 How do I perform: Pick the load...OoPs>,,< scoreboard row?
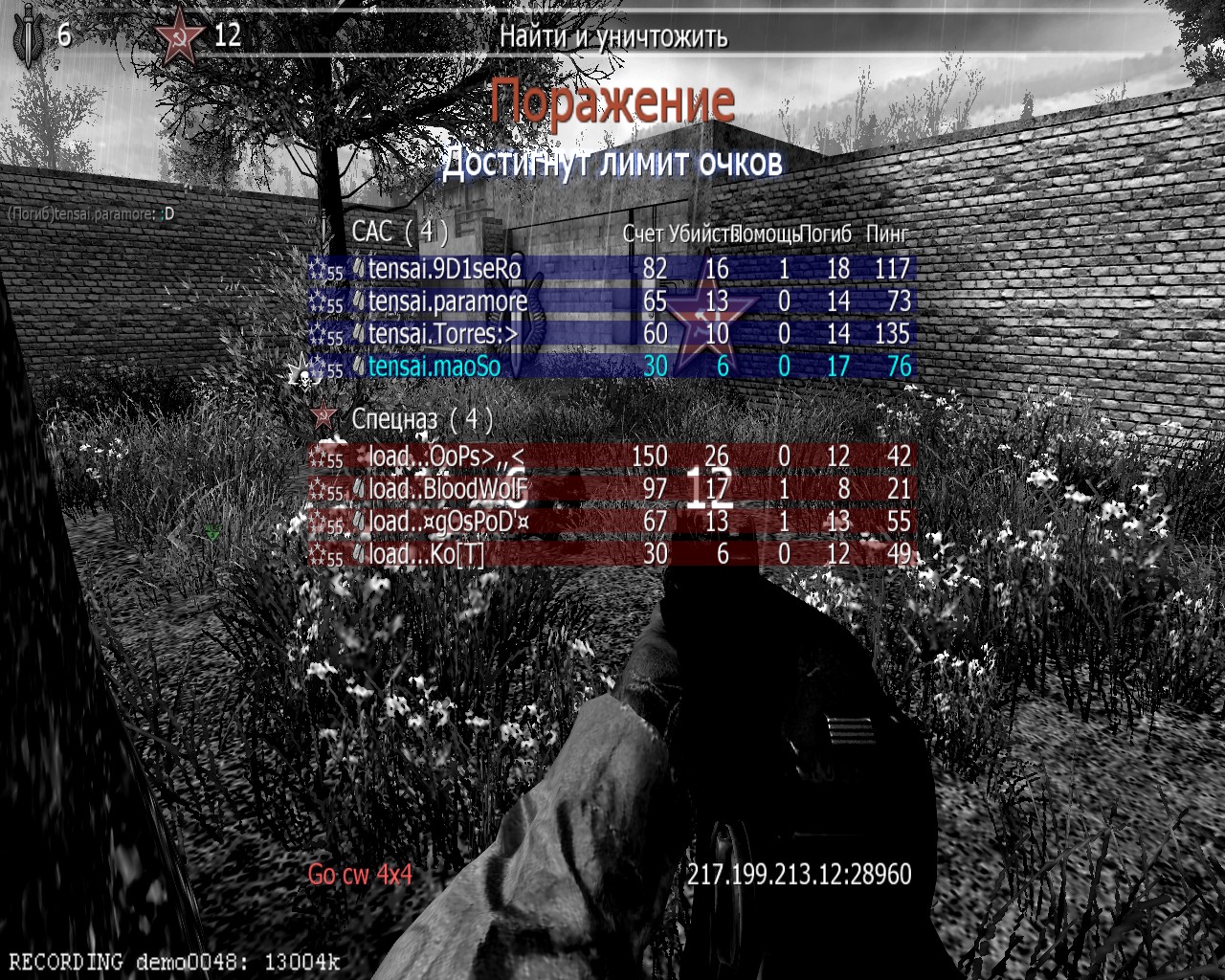pyautogui.click(x=446, y=457)
